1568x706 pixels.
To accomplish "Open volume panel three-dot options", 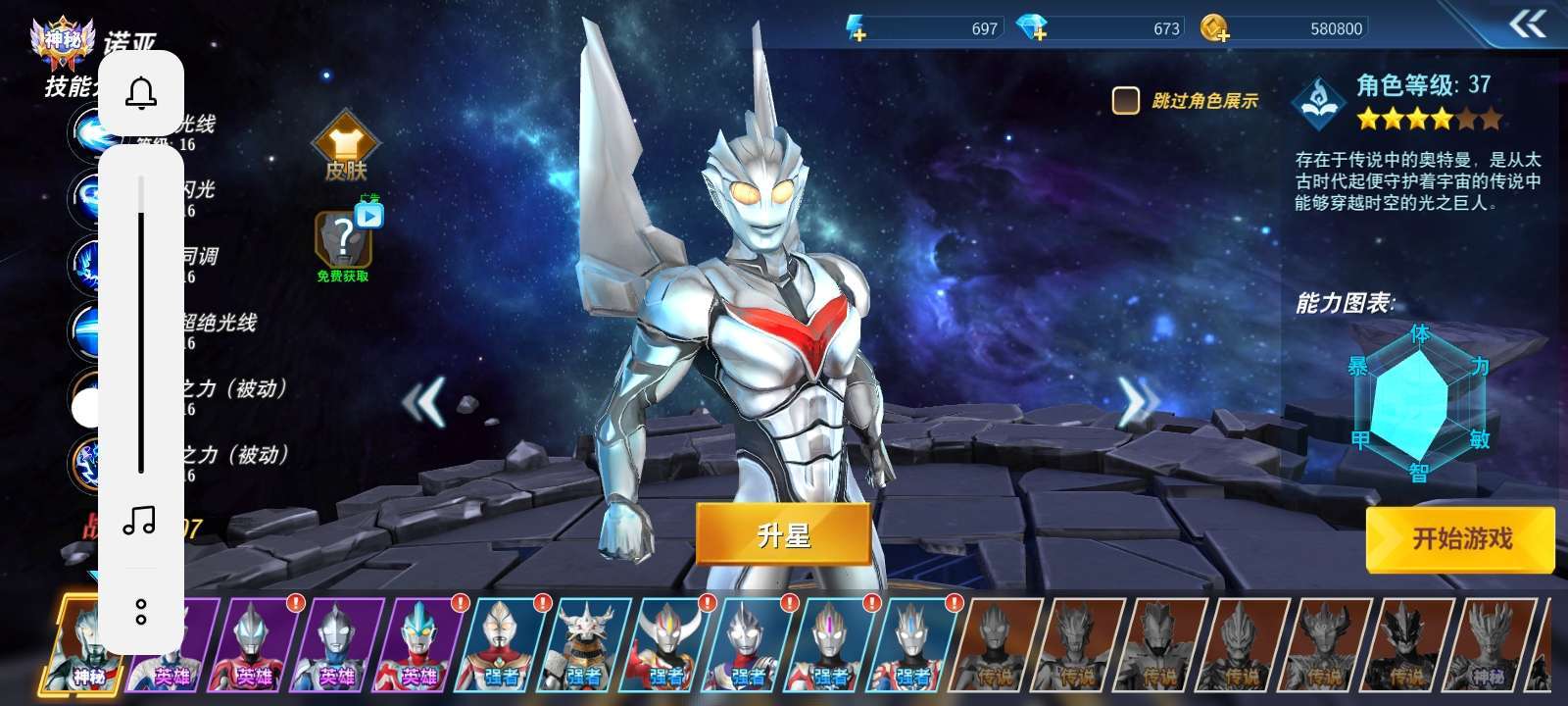I will coord(141,612).
